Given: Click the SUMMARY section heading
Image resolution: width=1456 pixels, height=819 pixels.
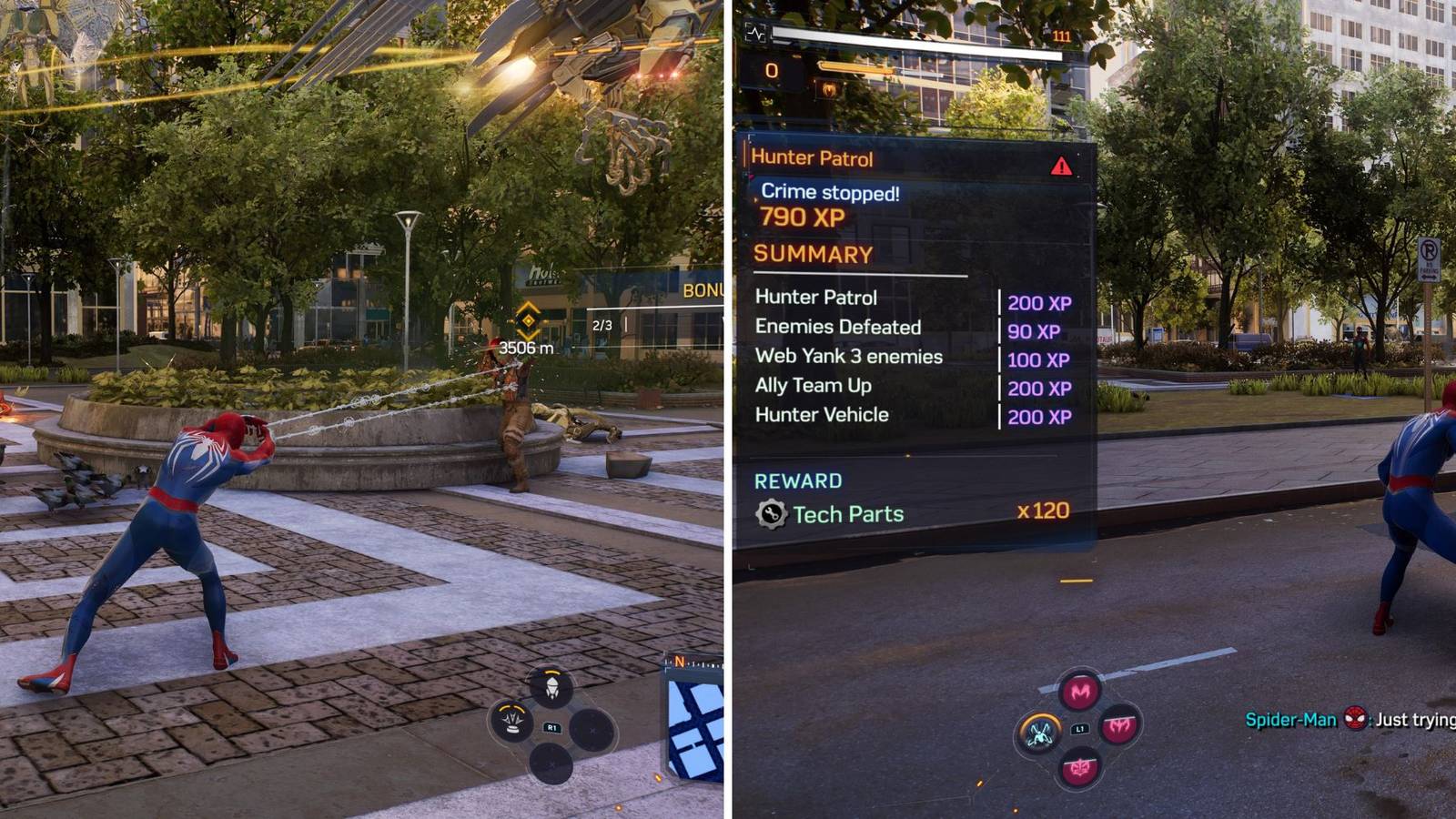Looking at the screenshot, I should click(812, 253).
